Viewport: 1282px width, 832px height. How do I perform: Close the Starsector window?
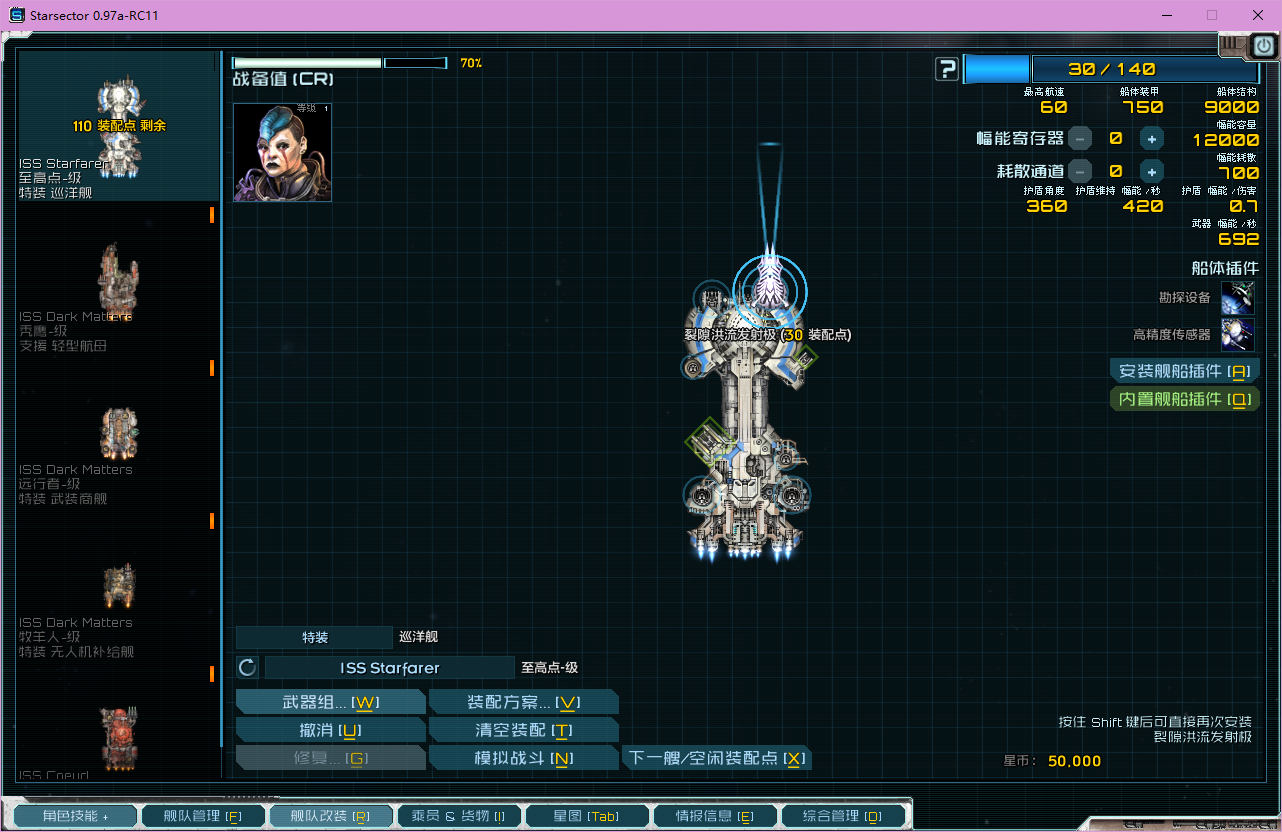click(1254, 15)
